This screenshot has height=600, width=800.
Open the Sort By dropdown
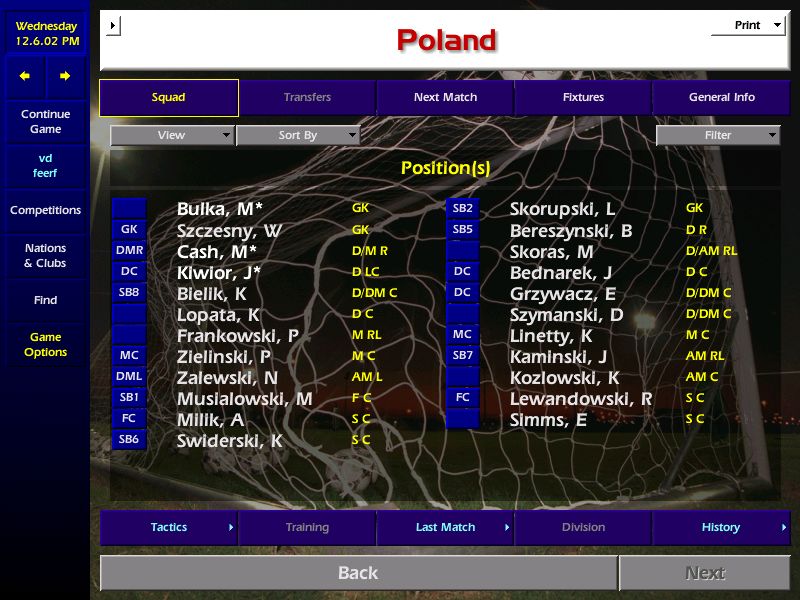point(298,135)
